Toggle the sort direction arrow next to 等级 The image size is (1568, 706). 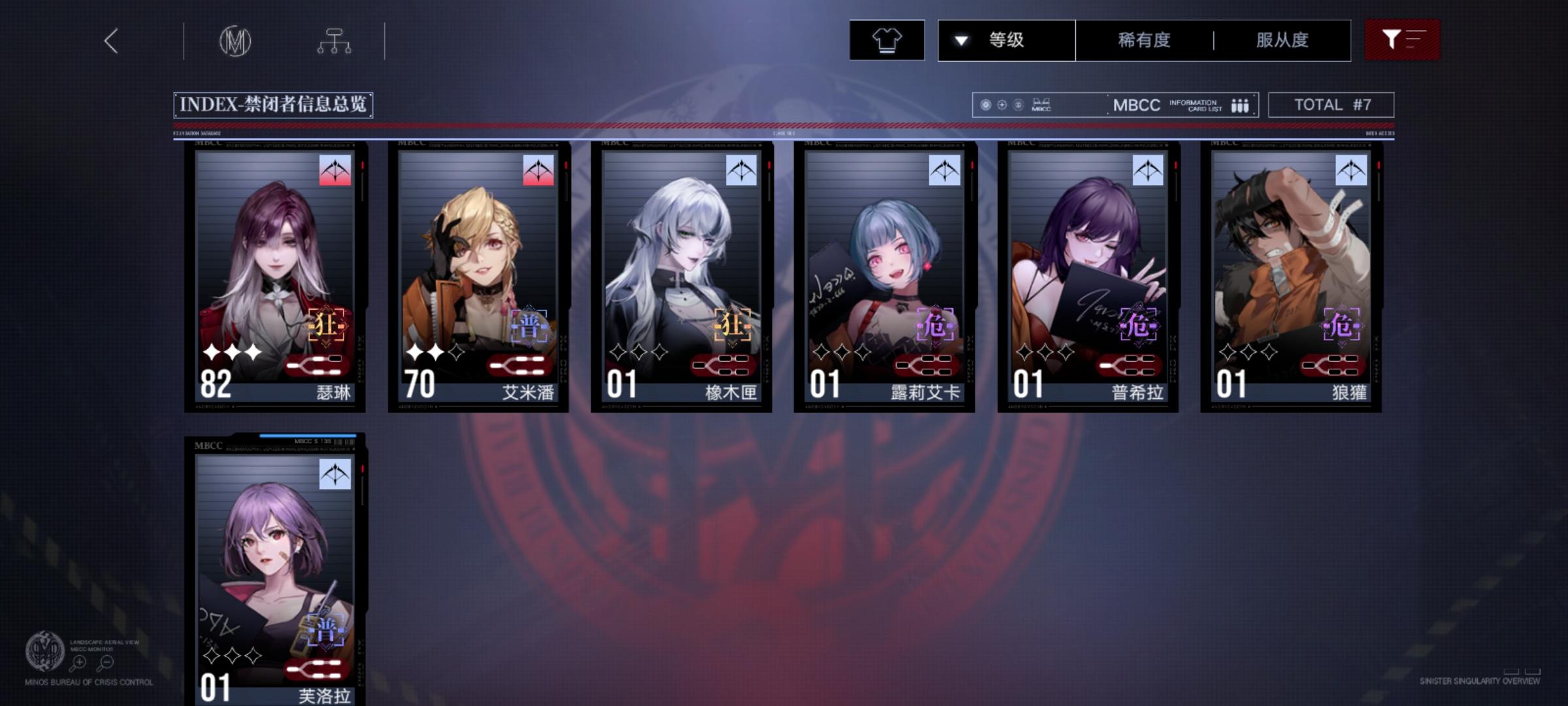pyautogui.click(x=960, y=41)
